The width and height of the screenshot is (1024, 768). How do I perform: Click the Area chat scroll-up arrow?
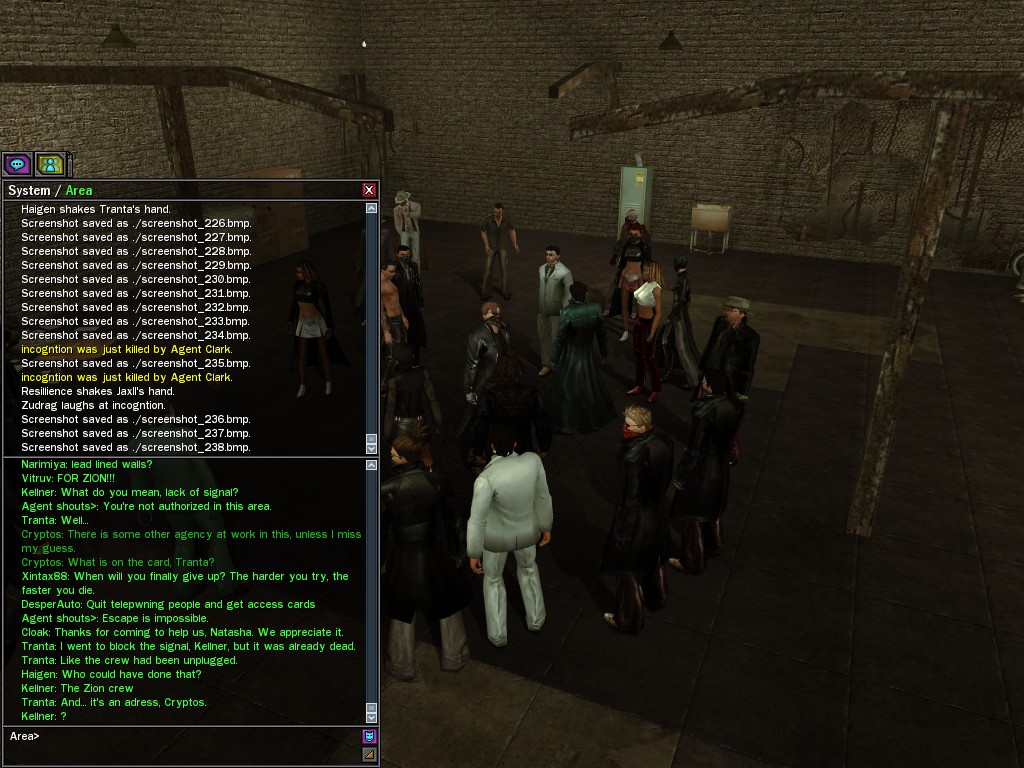(372, 465)
